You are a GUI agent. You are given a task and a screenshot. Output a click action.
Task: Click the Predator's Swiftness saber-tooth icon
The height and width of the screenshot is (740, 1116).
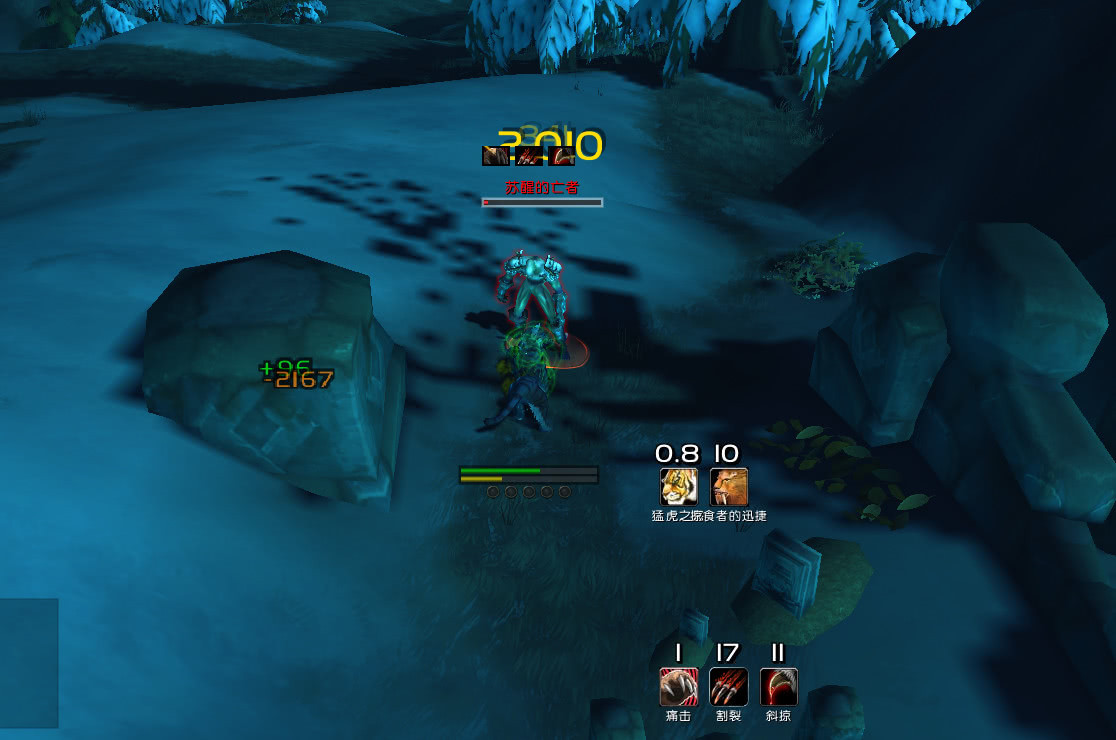729,487
